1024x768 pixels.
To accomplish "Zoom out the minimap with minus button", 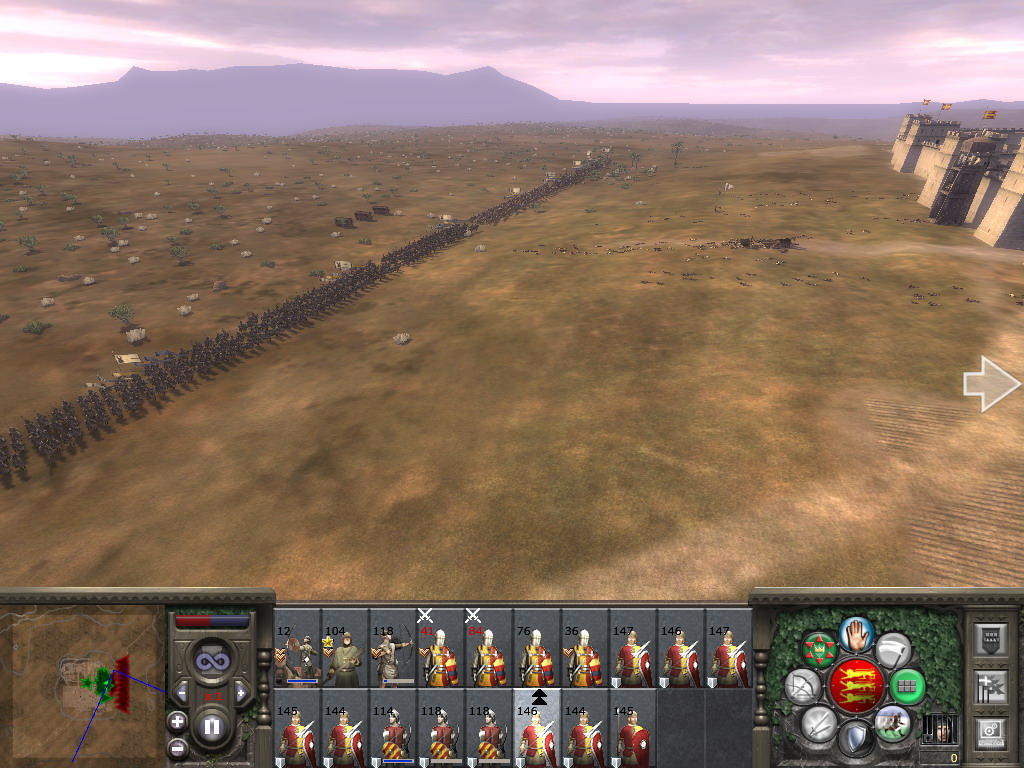I will pos(177,746).
